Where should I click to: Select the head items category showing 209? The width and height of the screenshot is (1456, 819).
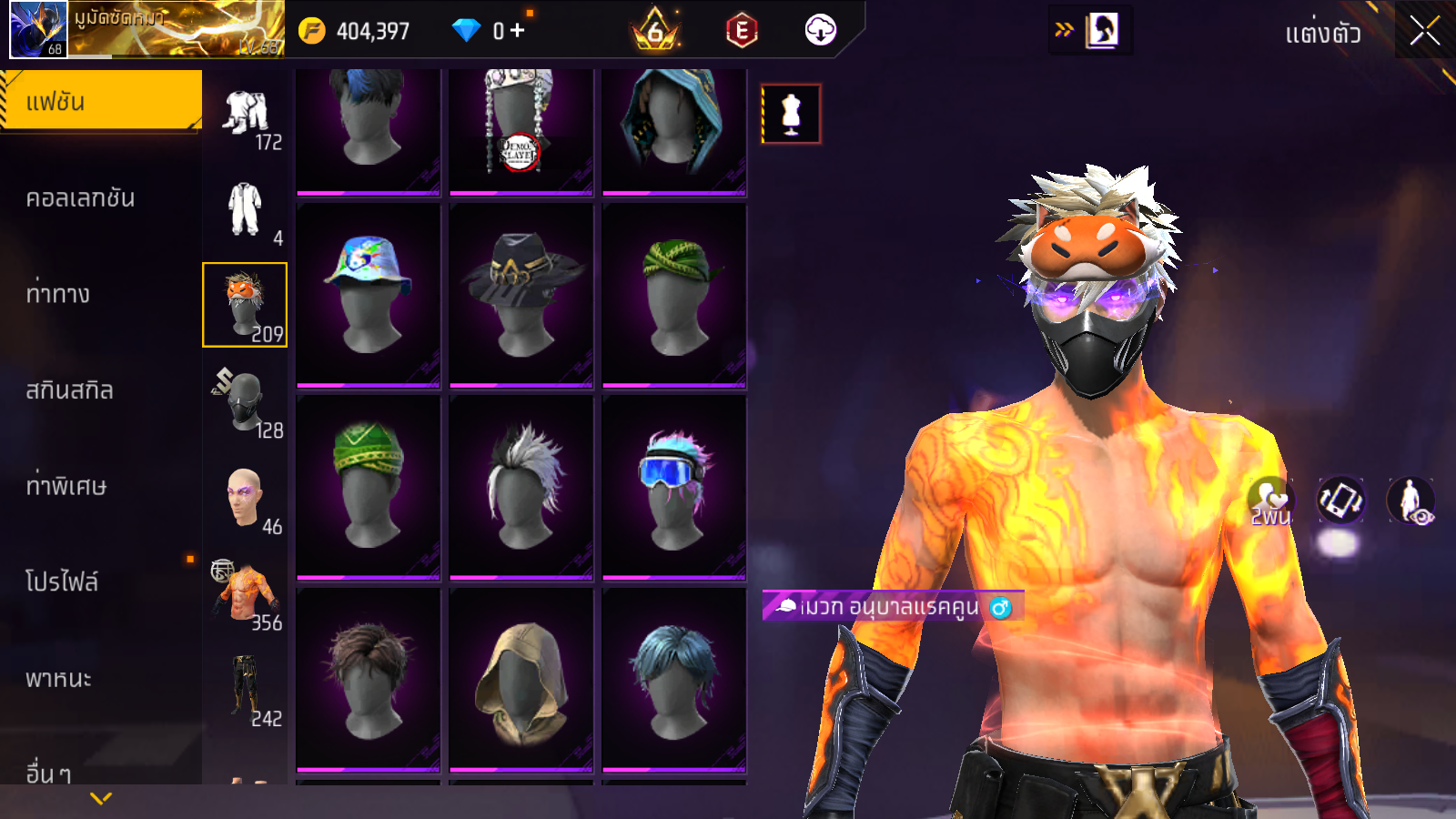click(x=245, y=305)
